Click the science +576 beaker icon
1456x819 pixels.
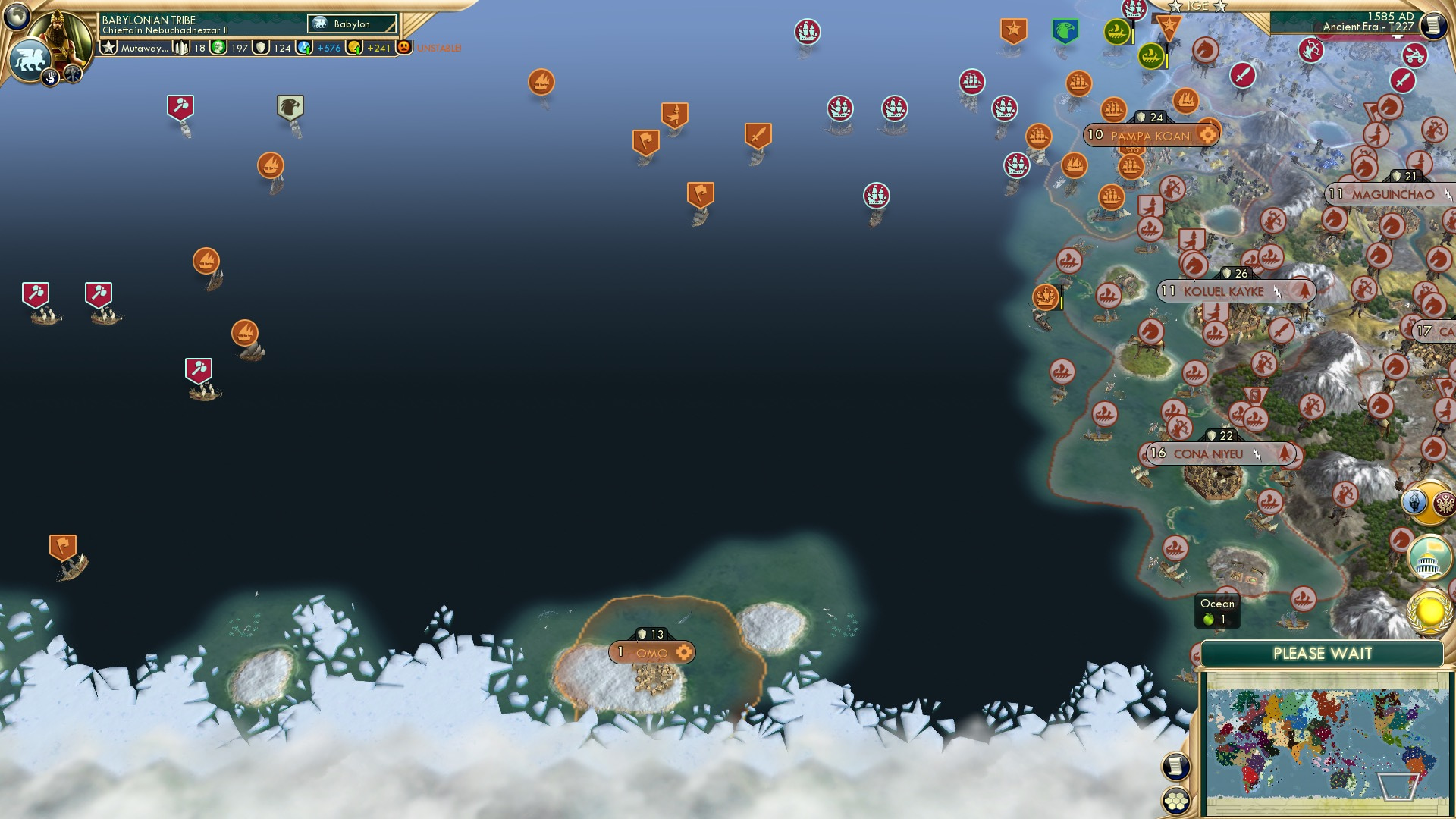[306, 46]
